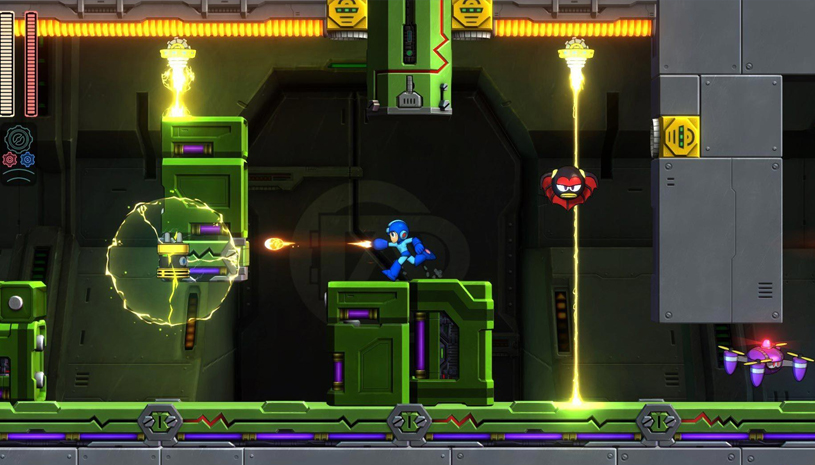Activate the red Power Gear icon

tap(10, 160)
